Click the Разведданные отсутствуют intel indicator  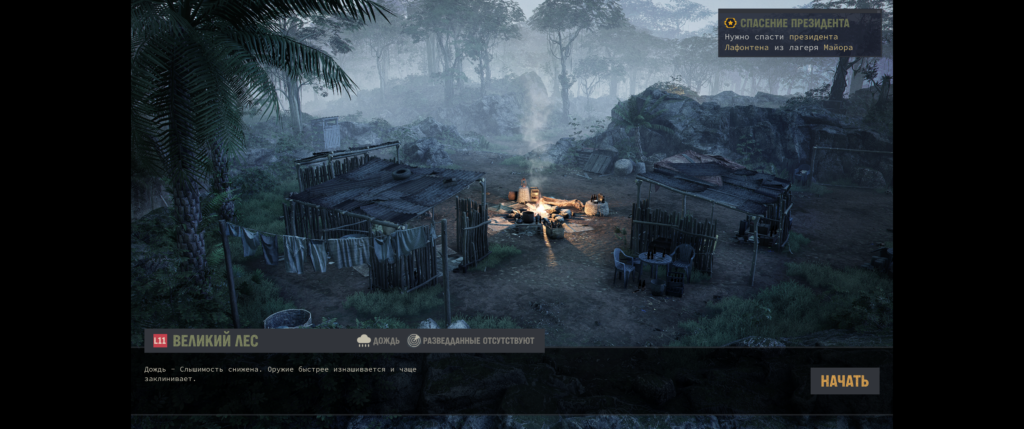(x=470, y=341)
